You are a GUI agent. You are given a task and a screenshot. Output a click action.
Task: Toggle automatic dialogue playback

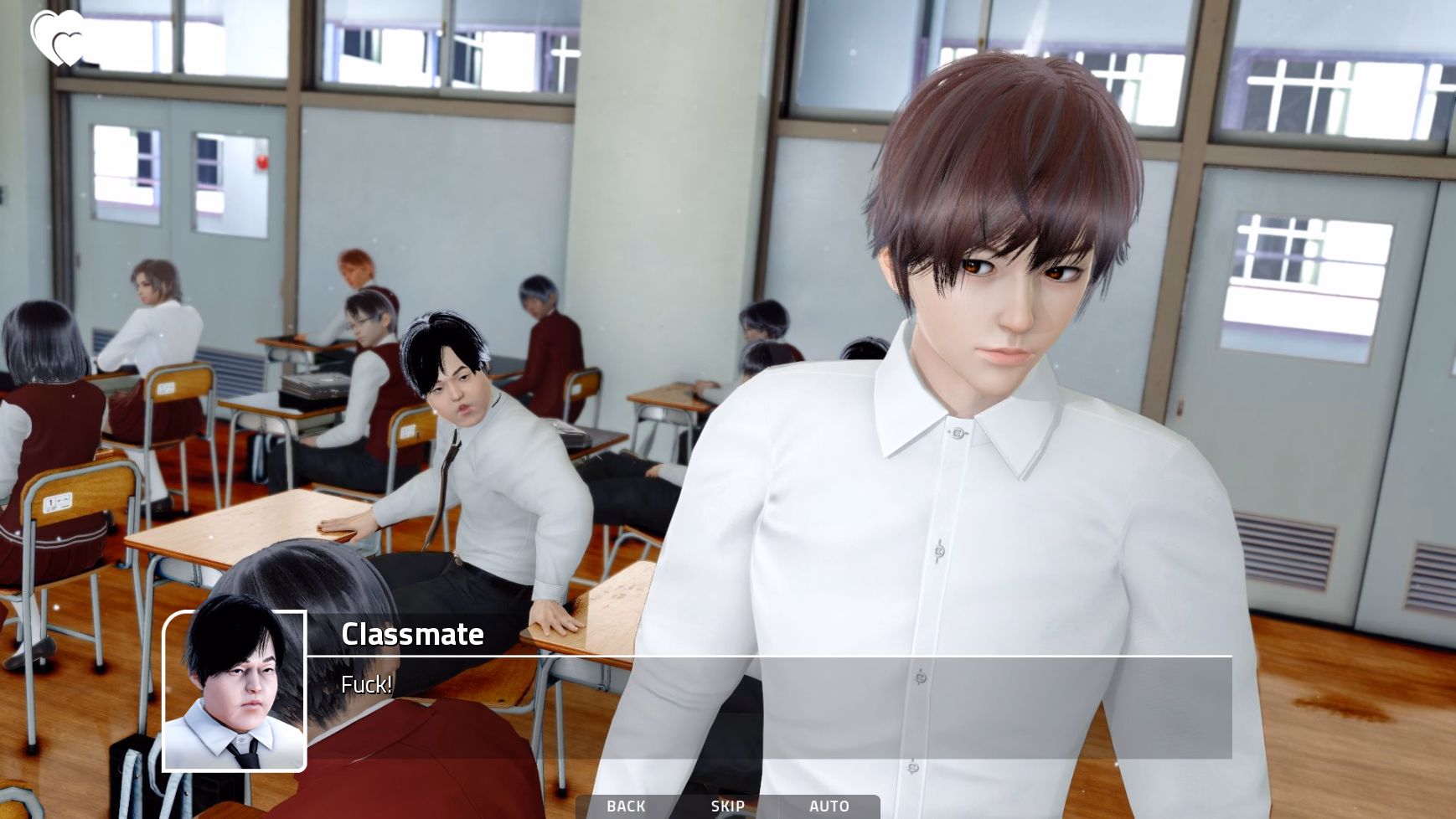point(830,806)
